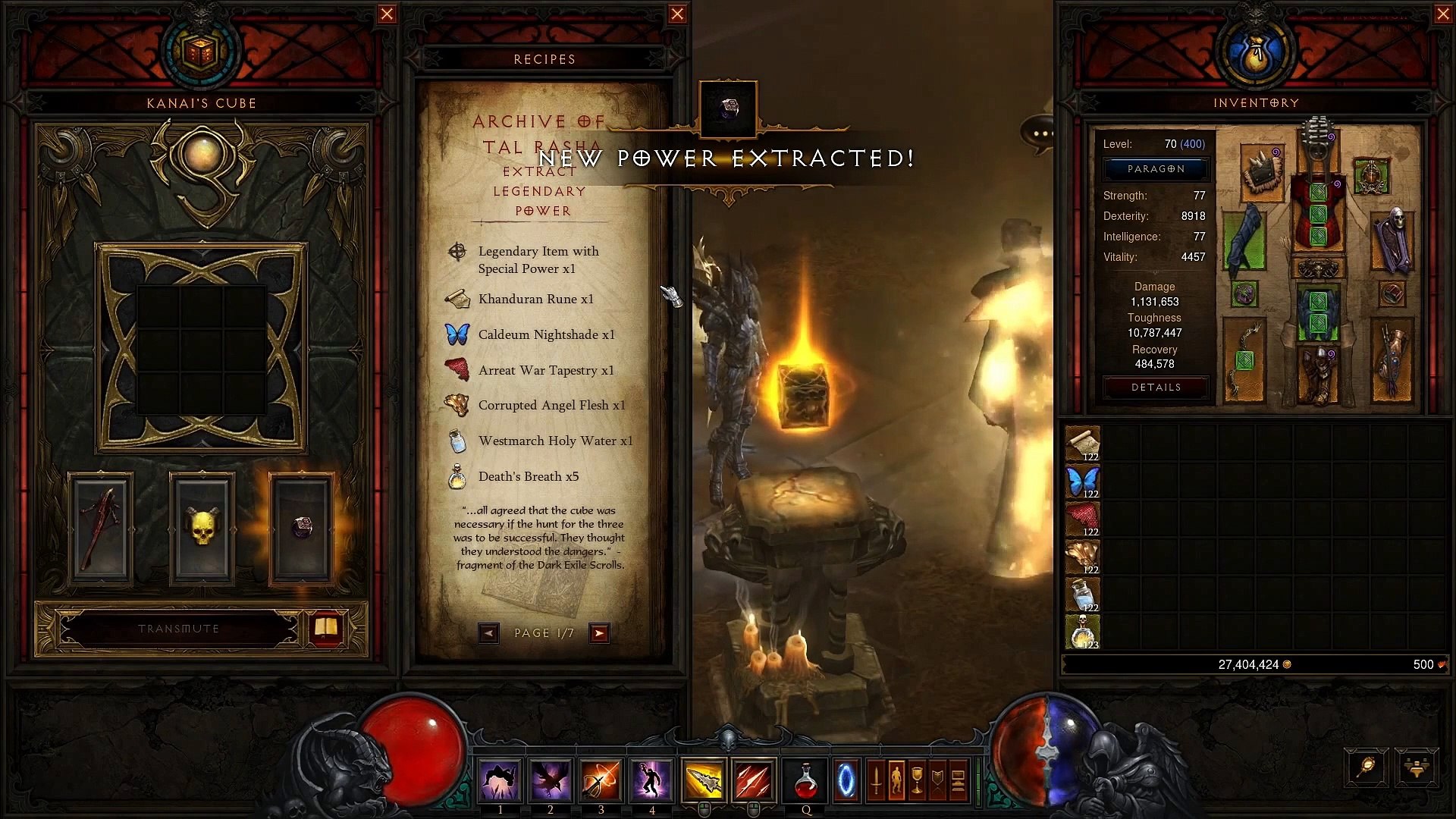Close the Inventory panel
1456x819 pixels.
coord(1443,14)
